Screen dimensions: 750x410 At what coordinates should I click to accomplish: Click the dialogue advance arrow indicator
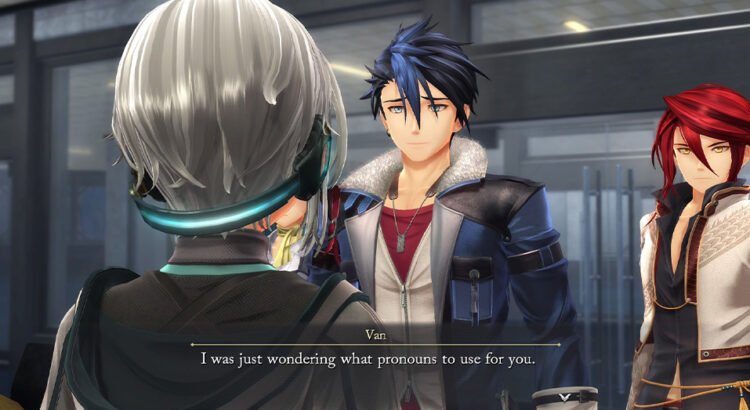pos(565,396)
